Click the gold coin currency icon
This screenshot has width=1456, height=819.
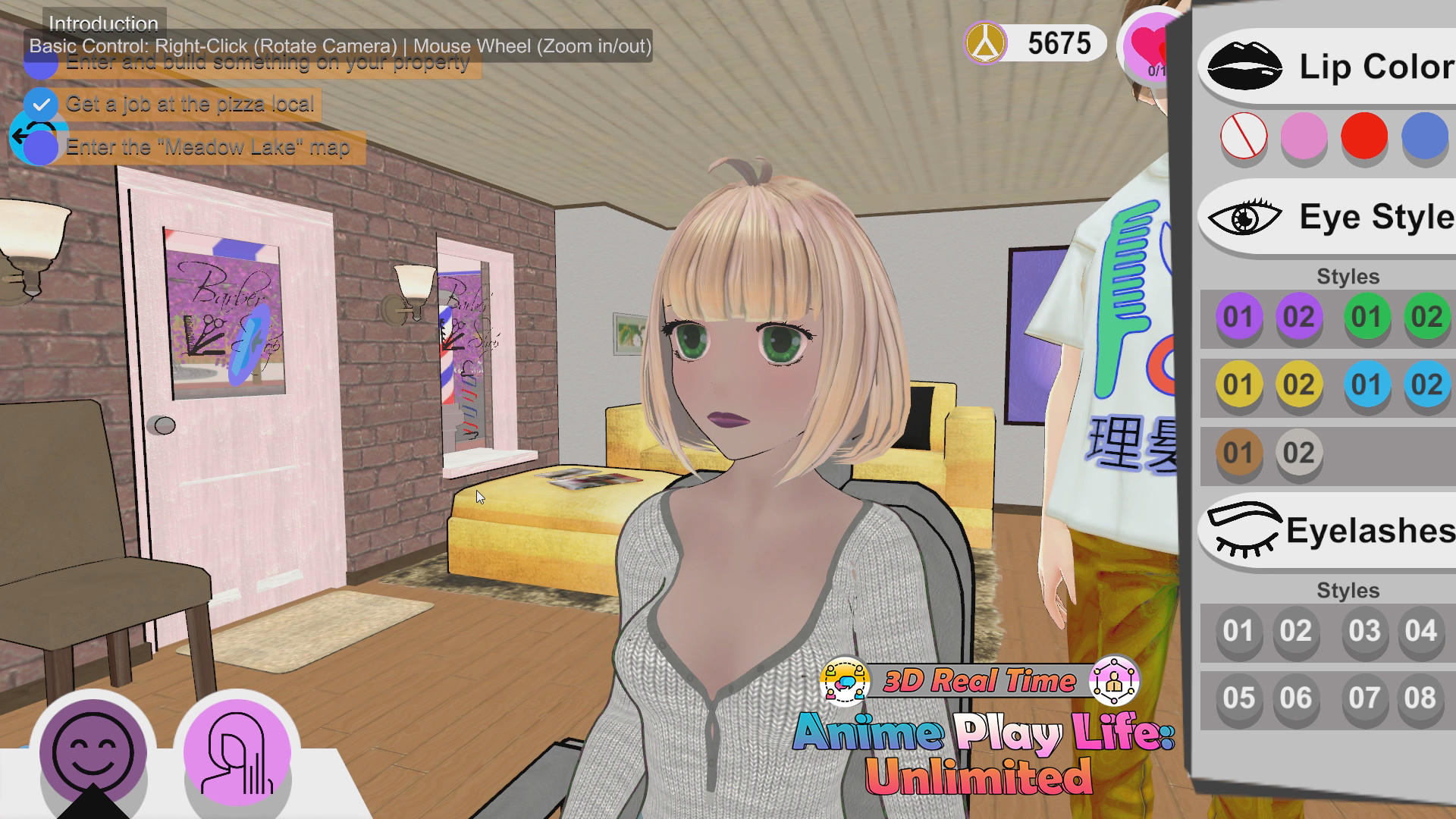tap(985, 43)
